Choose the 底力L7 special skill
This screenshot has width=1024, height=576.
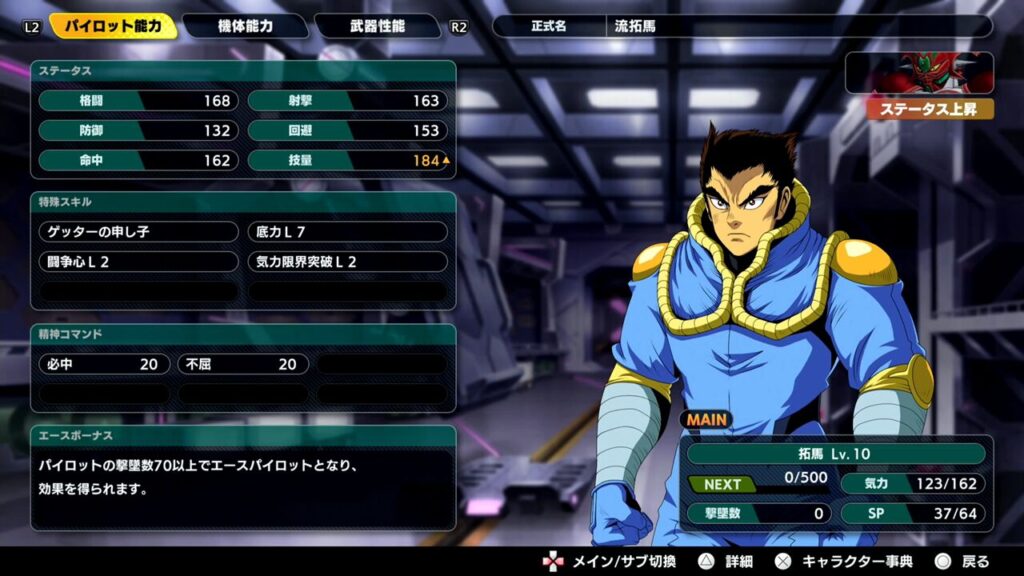tap(347, 232)
